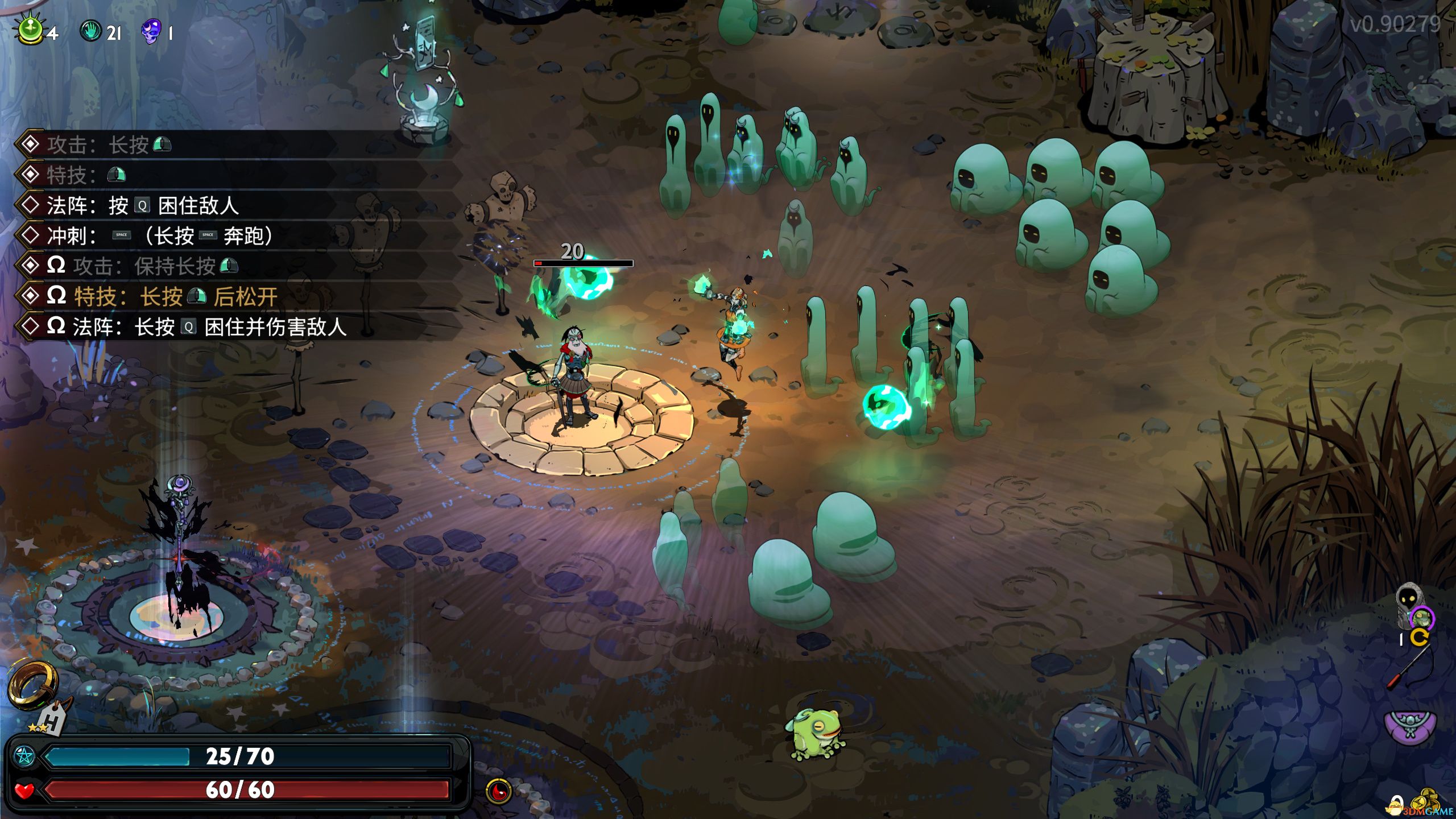1456x819 pixels.
Task: Click the purple skull resource icon
Action: point(151,31)
